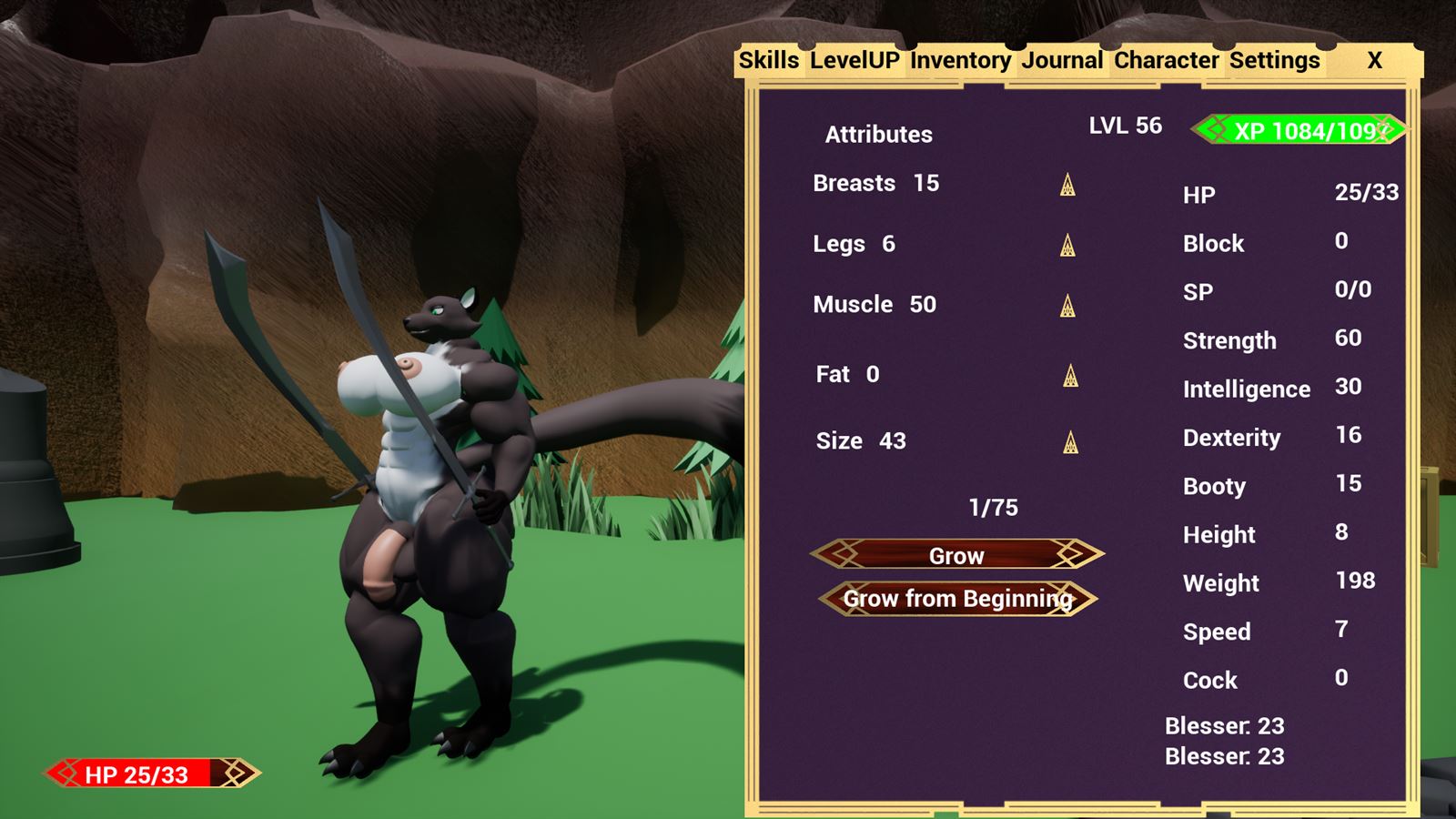
Task: Open the LevelUP tab
Action: coord(854,60)
